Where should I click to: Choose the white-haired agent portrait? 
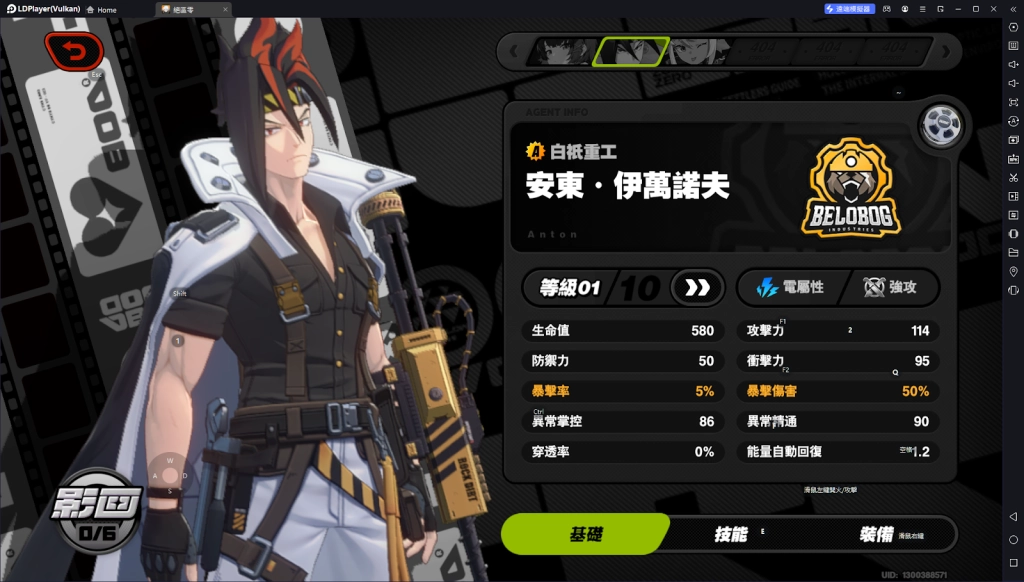click(697, 51)
